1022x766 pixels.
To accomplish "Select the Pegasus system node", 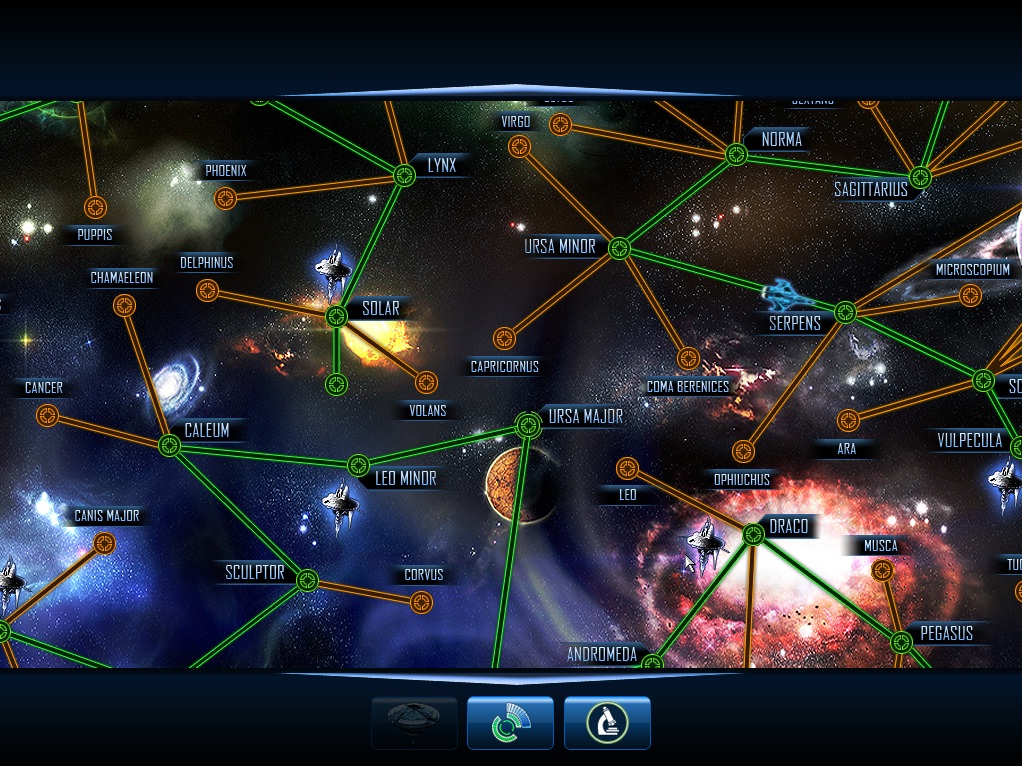I will coord(901,640).
